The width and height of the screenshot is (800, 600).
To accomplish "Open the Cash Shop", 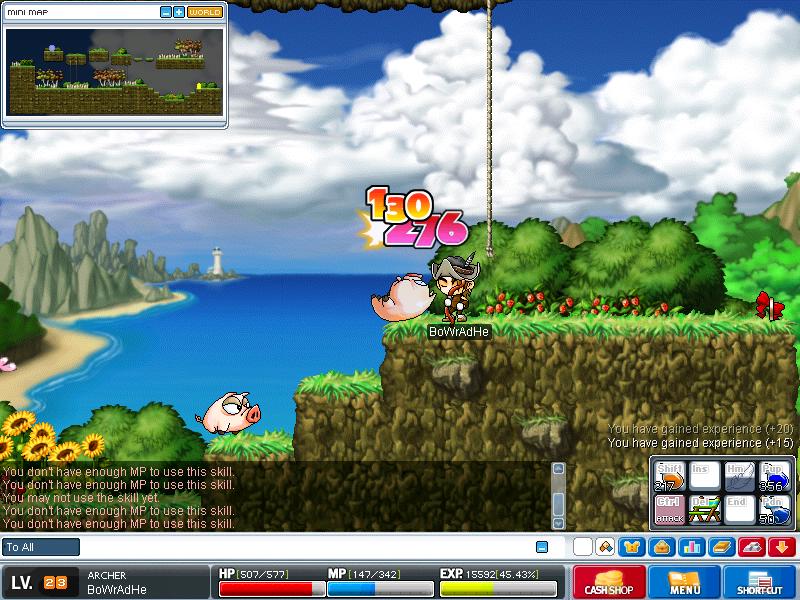I will (x=608, y=583).
